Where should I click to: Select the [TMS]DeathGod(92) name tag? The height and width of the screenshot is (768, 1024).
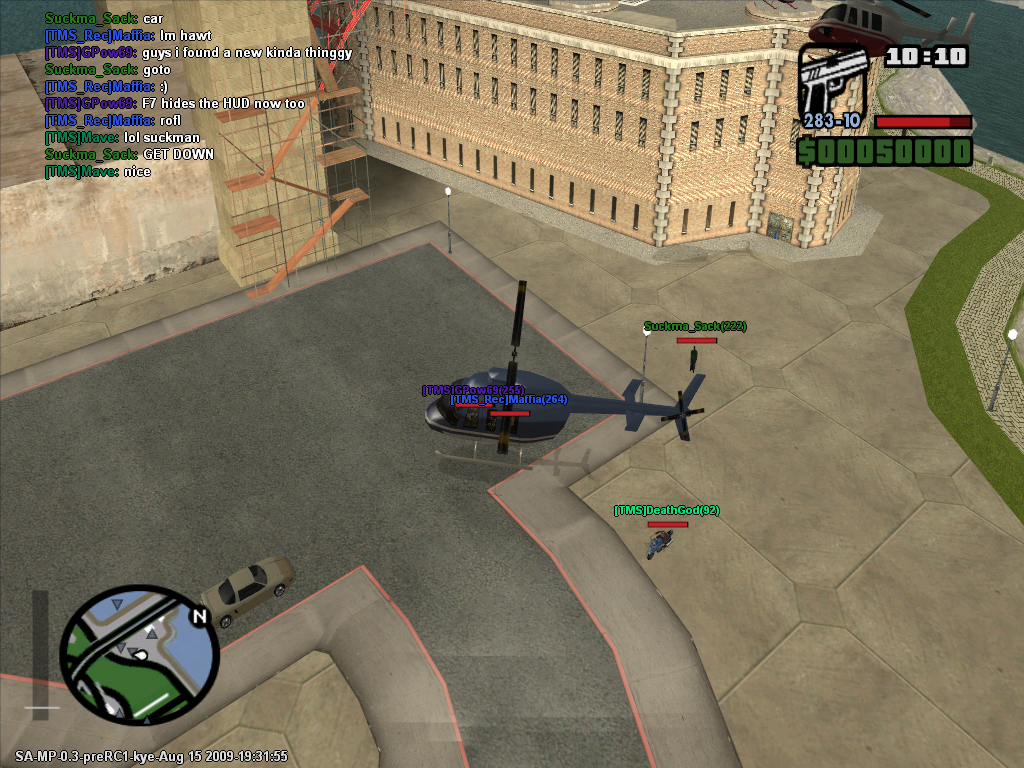pyautogui.click(x=666, y=511)
